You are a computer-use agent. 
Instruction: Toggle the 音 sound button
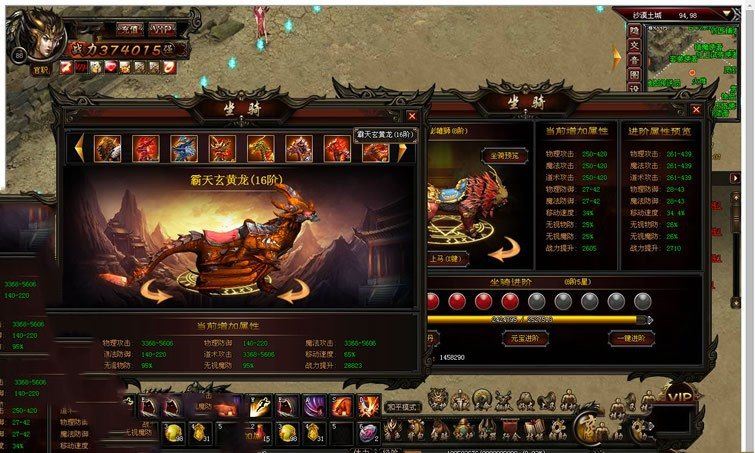(634, 60)
